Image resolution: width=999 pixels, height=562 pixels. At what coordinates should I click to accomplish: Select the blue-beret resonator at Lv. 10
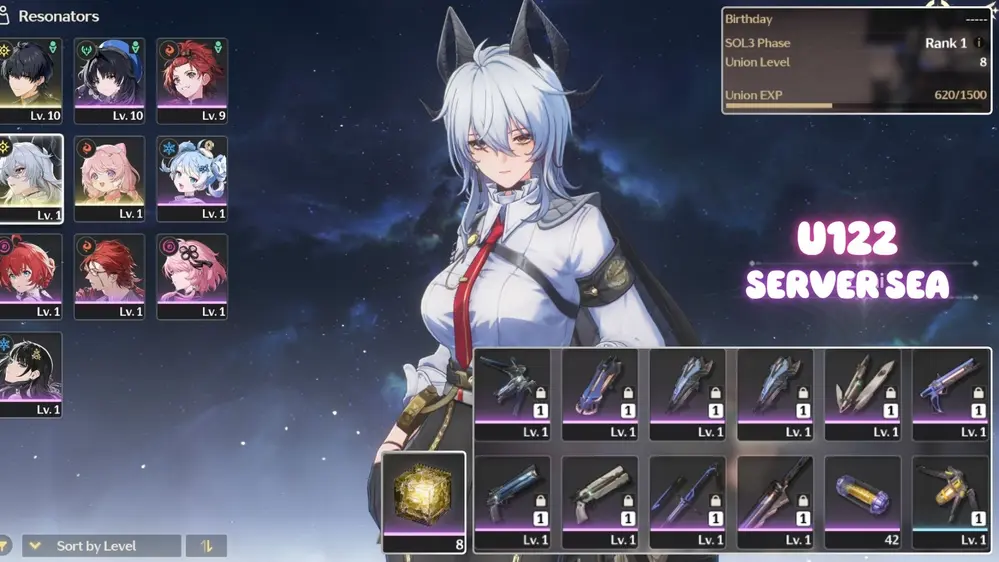point(109,80)
